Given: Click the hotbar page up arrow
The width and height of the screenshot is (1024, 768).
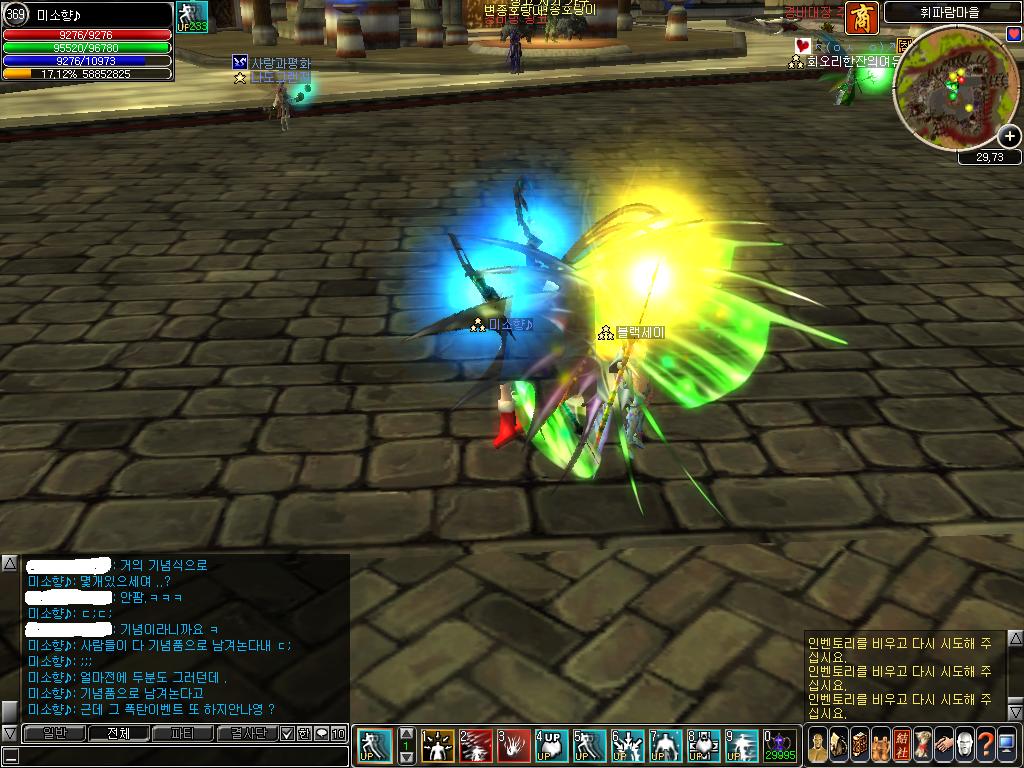Looking at the screenshot, I should tap(406, 733).
